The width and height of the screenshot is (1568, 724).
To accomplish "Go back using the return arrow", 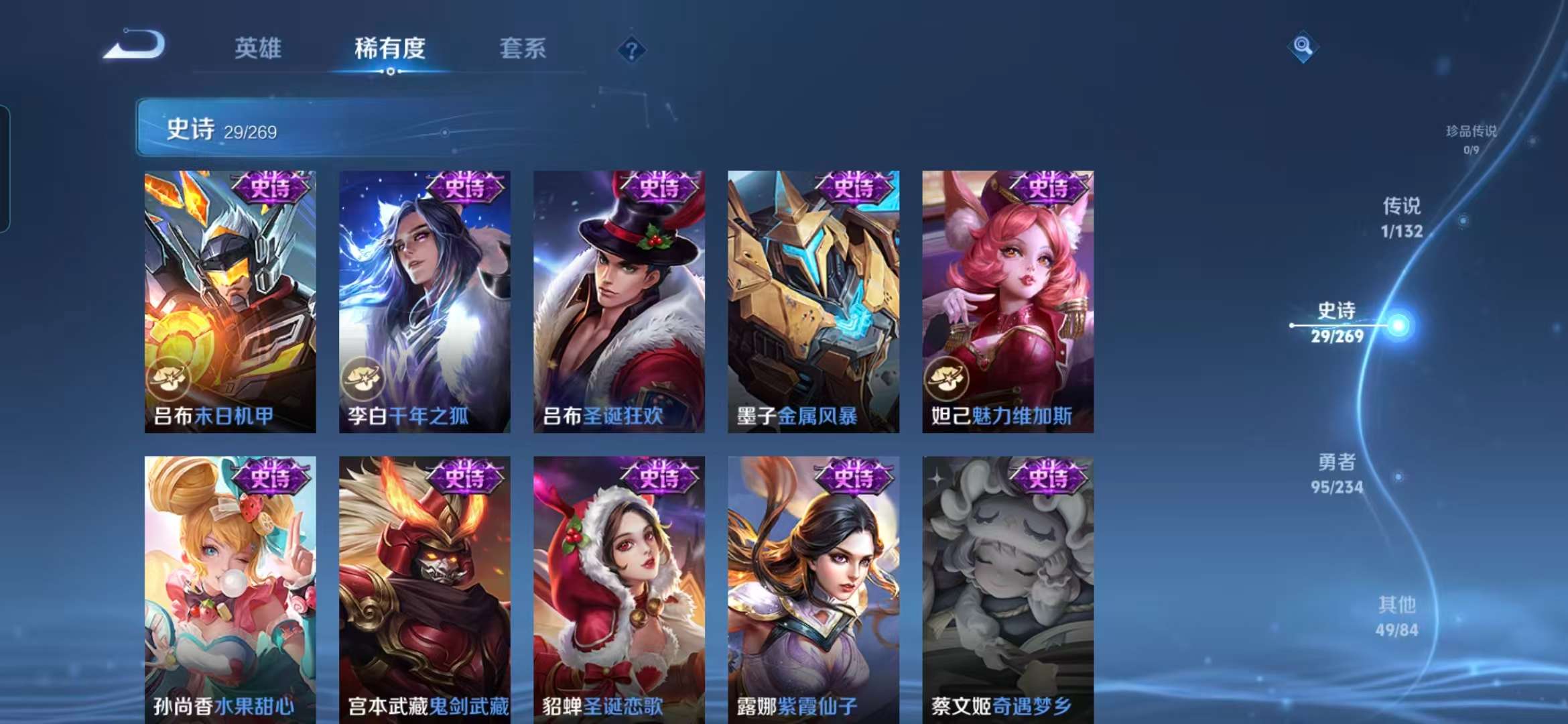I will click(136, 46).
